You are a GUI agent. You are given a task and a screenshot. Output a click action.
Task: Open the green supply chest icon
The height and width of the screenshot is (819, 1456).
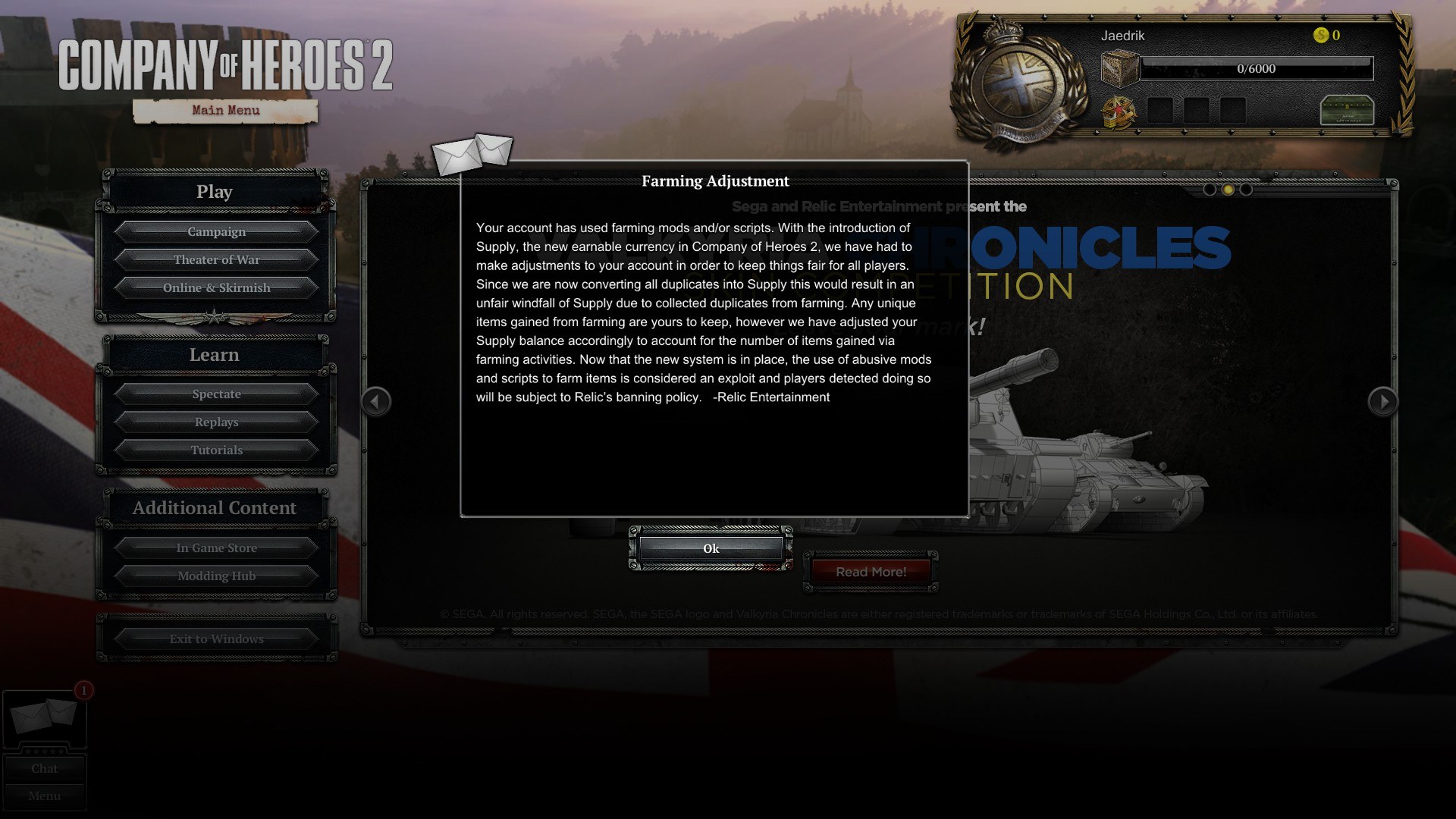pyautogui.click(x=1347, y=111)
